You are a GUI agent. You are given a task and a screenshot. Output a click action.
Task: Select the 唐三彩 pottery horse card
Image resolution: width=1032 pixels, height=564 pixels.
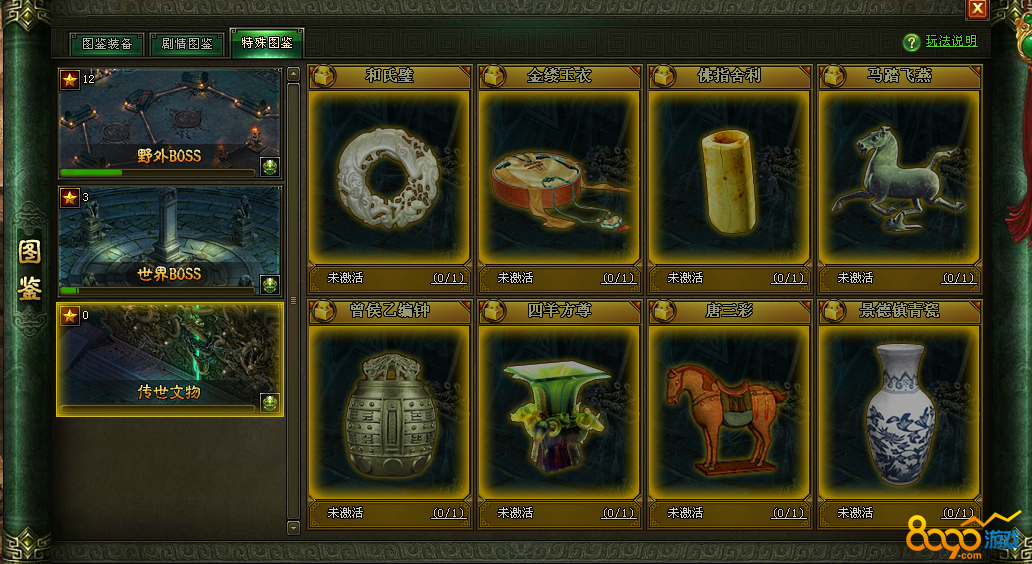(729, 413)
